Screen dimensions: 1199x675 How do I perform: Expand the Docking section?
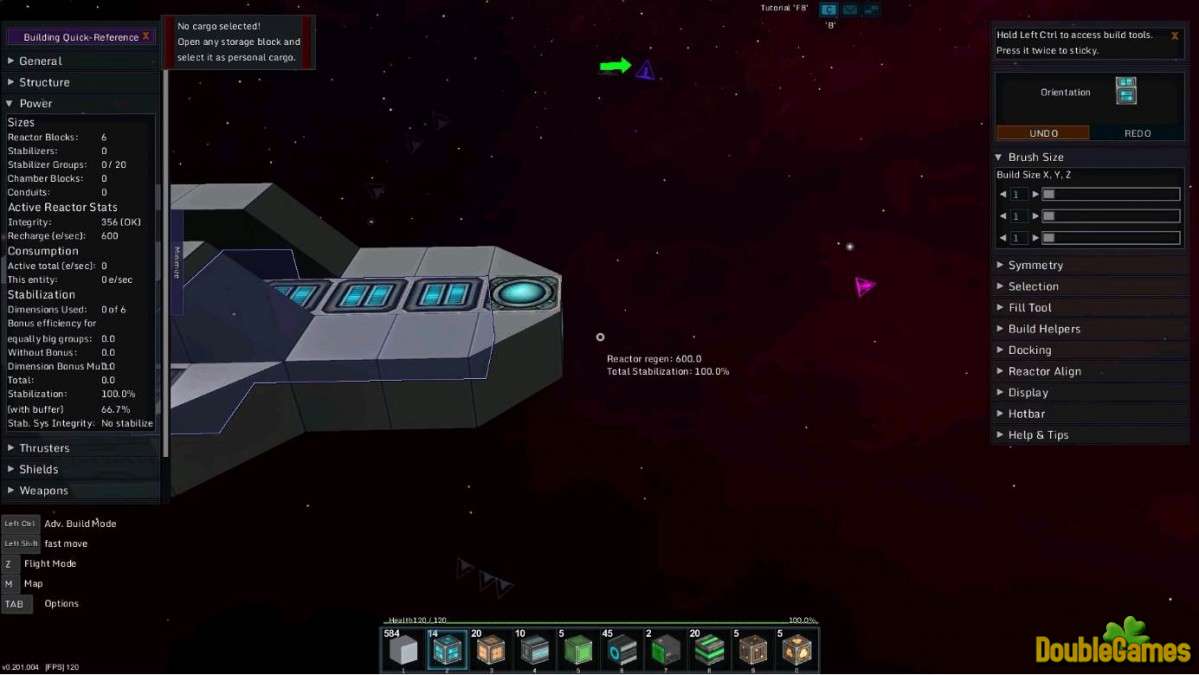[1029, 350]
